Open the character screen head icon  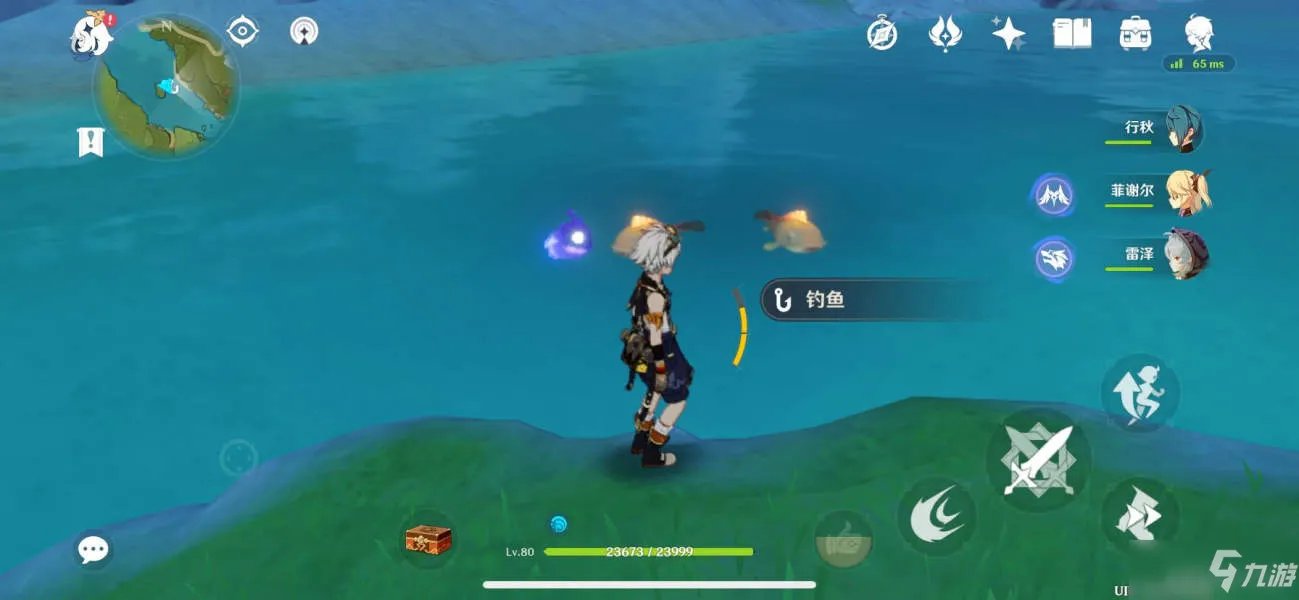tap(1199, 34)
